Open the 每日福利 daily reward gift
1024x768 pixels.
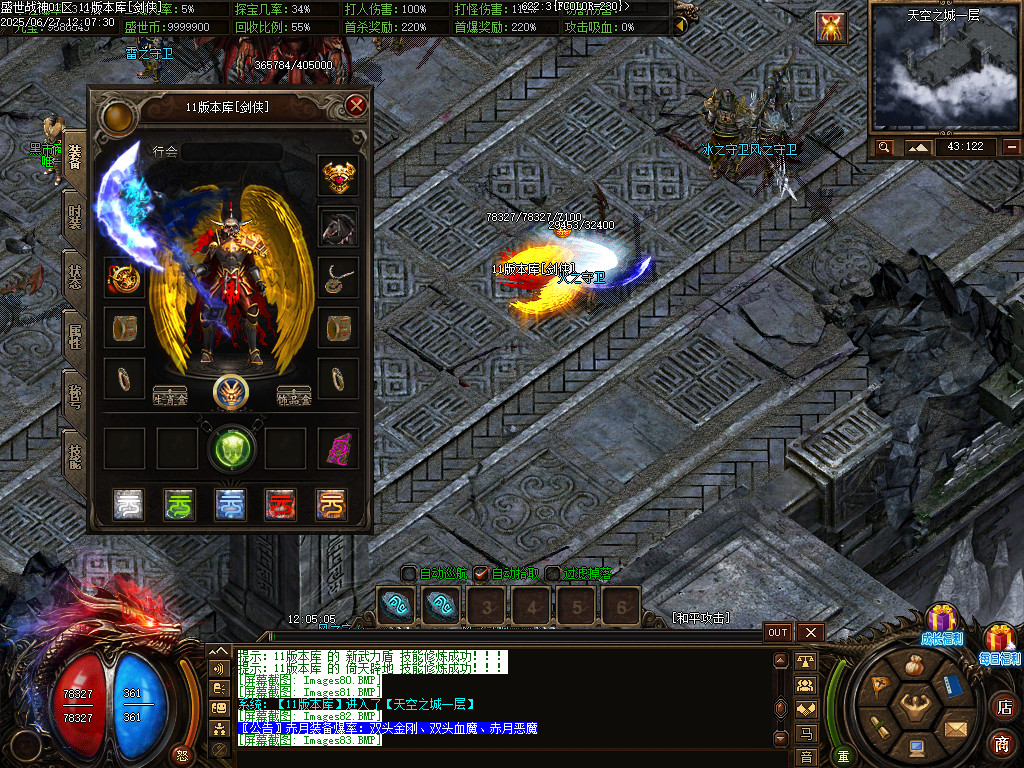(1000, 641)
